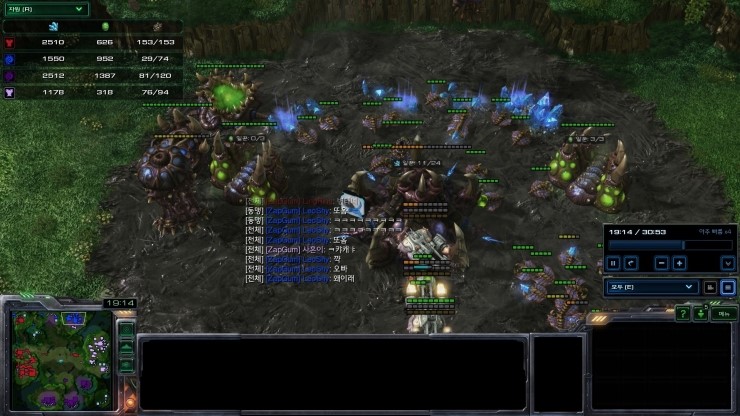Click the bottom minimap option button

tap(126, 365)
